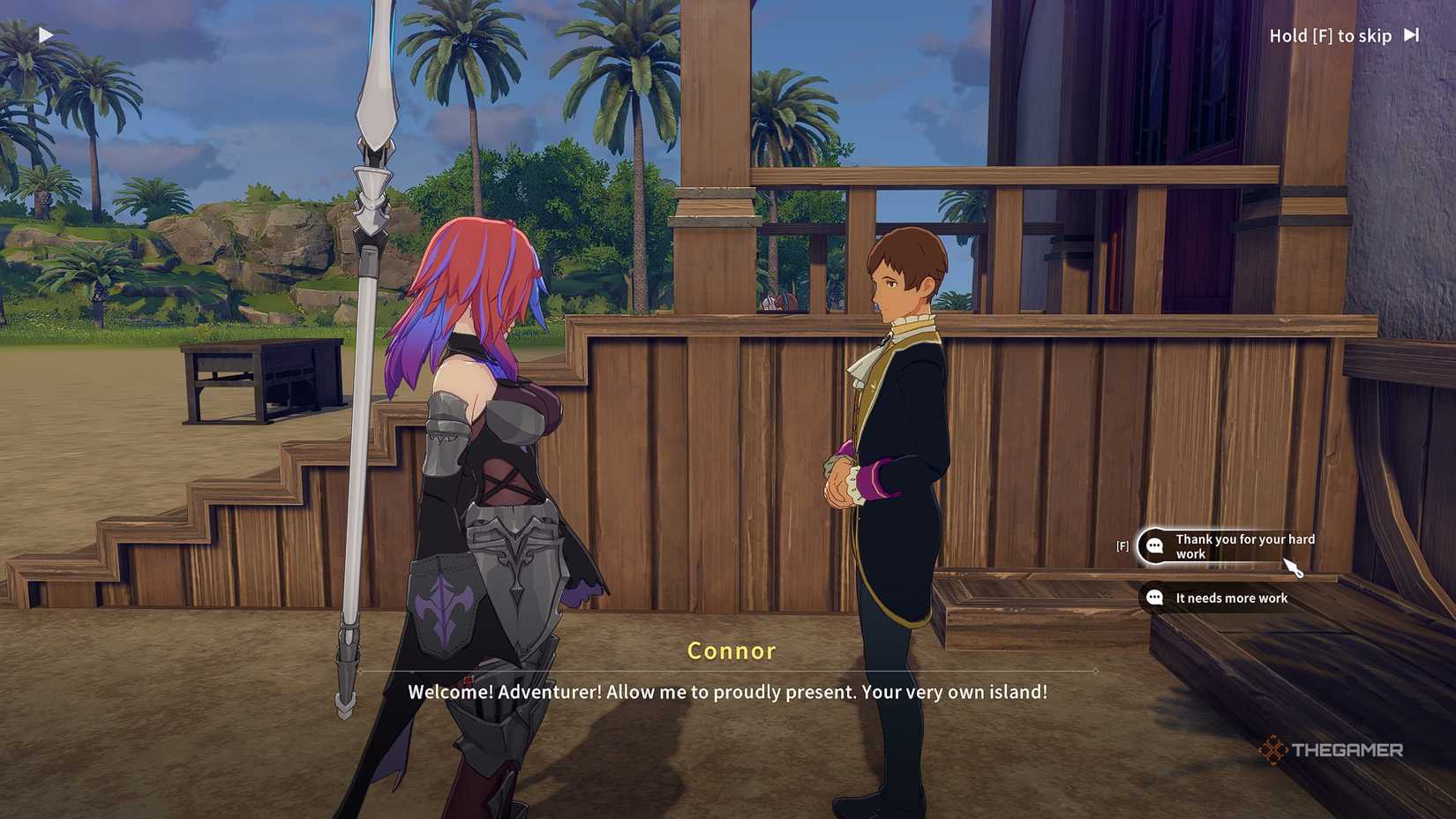This screenshot has height=819, width=1456.
Task: Click the [F] key prompt beside the highlighted dialogue option
Action: pyautogui.click(x=1121, y=546)
